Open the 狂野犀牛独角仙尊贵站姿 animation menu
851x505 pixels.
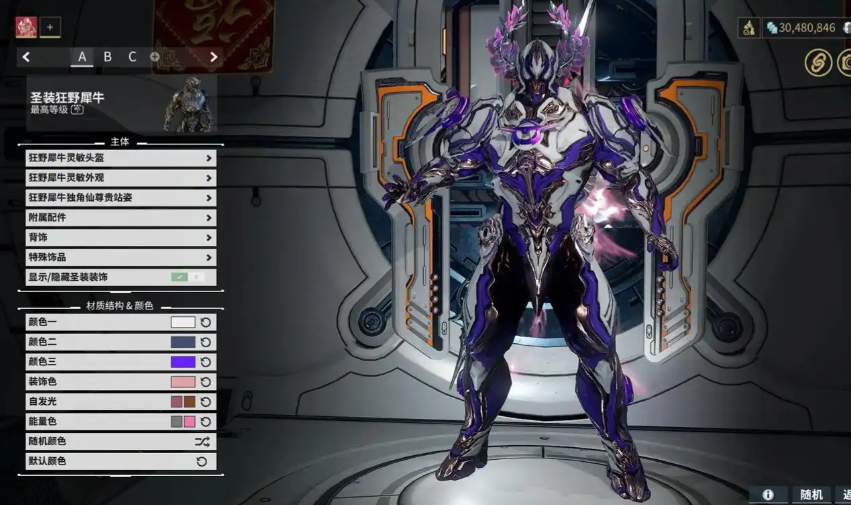(x=120, y=198)
